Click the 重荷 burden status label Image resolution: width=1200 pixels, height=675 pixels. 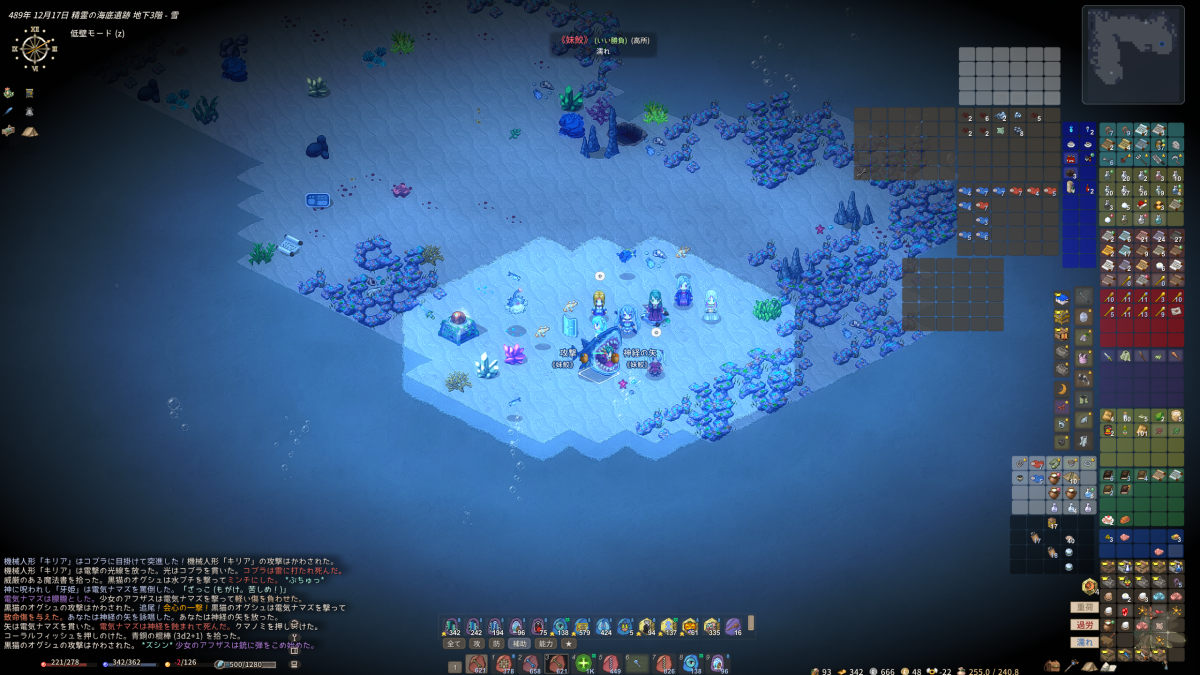coord(1084,607)
